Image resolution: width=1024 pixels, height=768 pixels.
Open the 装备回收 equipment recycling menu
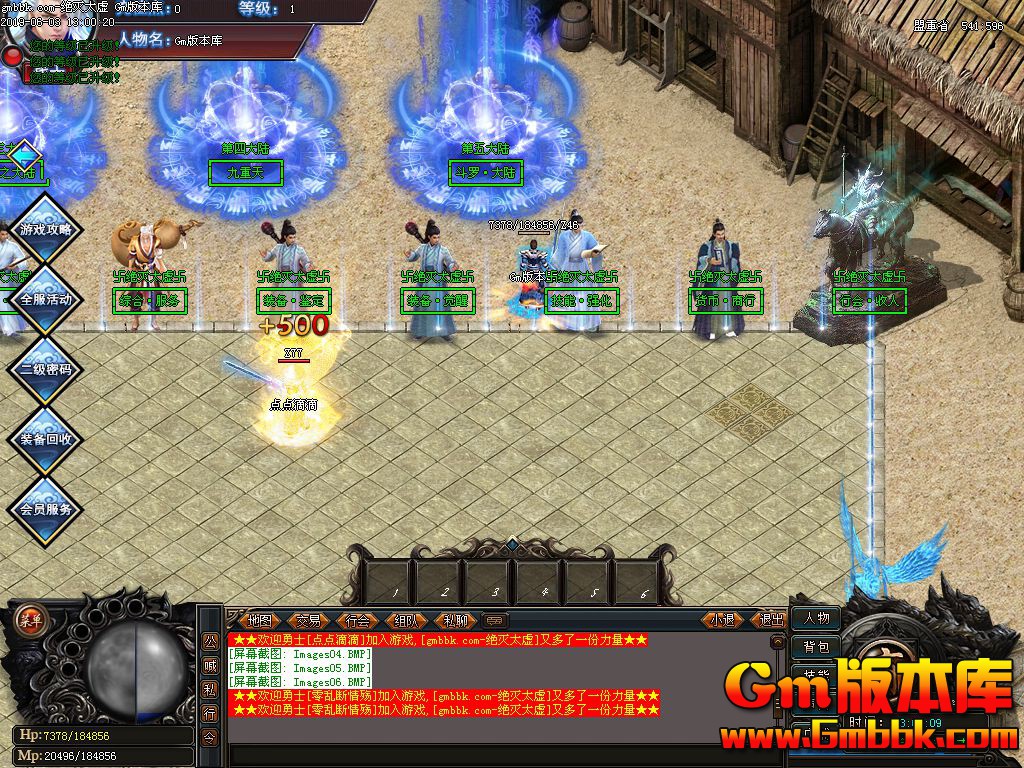click(46, 439)
